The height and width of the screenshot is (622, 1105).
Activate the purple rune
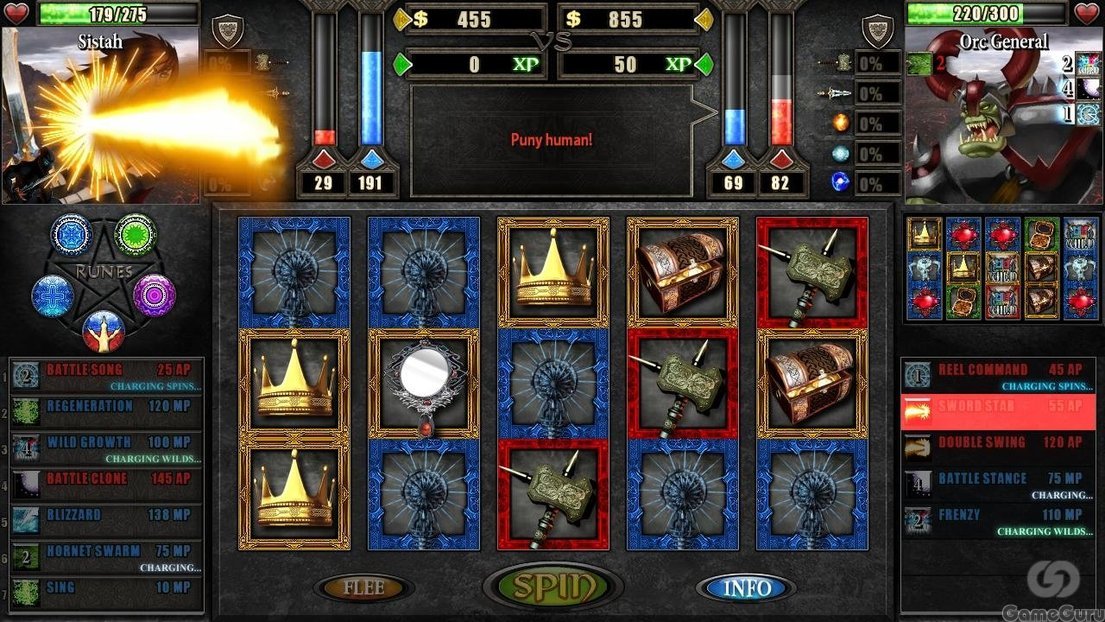coord(154,295)
